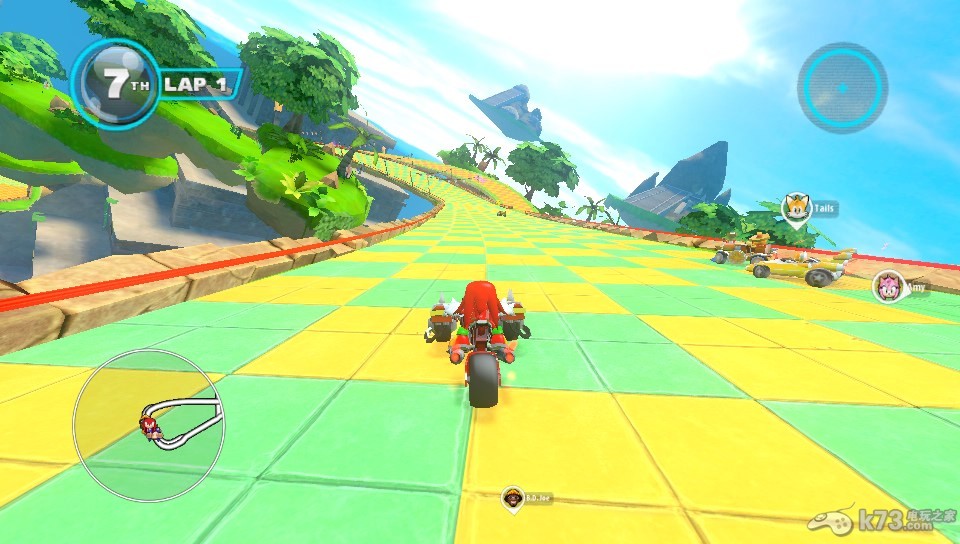This screenshot has width=960, height=544.
Task: Click the circular track minimap
Action: point(148,425)
